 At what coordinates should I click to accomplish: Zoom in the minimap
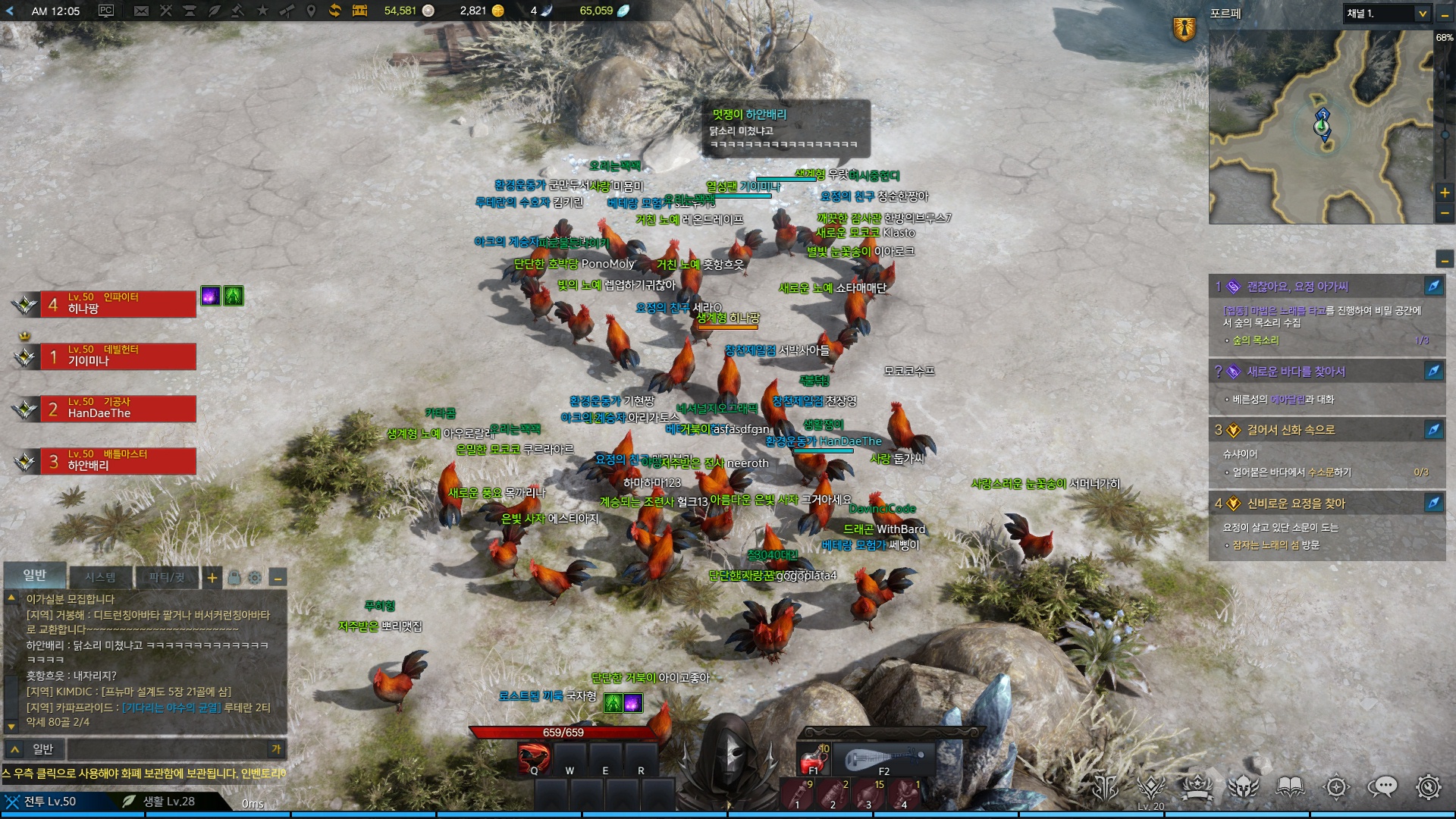pos(1445,193)
